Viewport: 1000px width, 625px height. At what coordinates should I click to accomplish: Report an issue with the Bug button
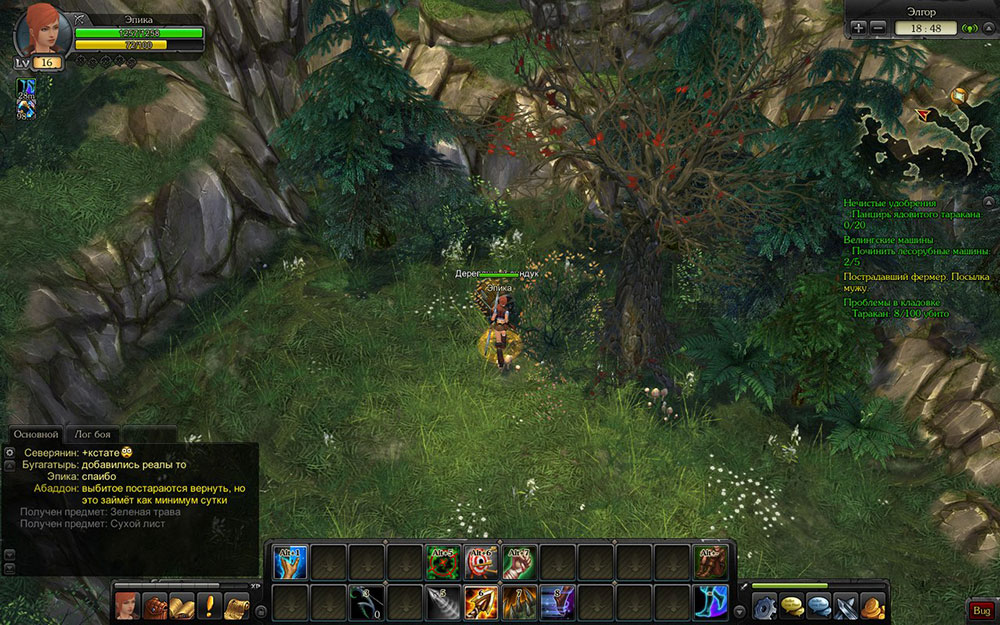[x=979, y=609]
